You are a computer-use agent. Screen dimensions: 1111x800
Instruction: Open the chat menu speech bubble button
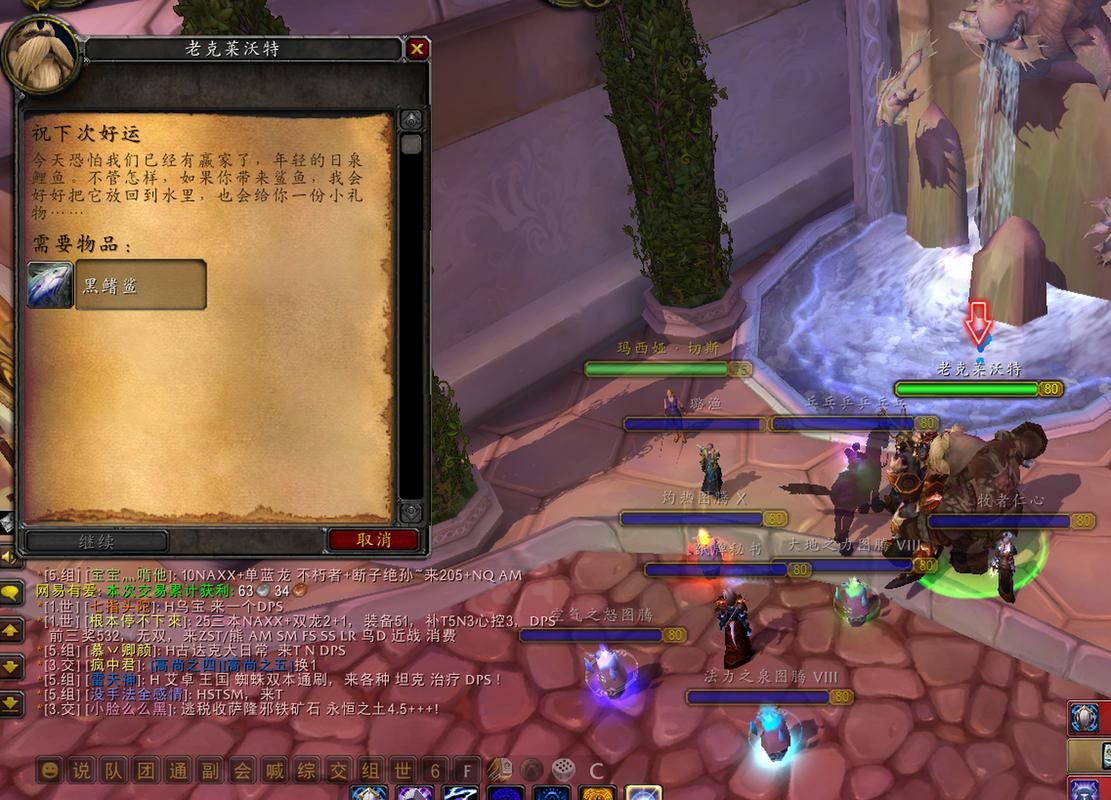(x=11, y=593)
